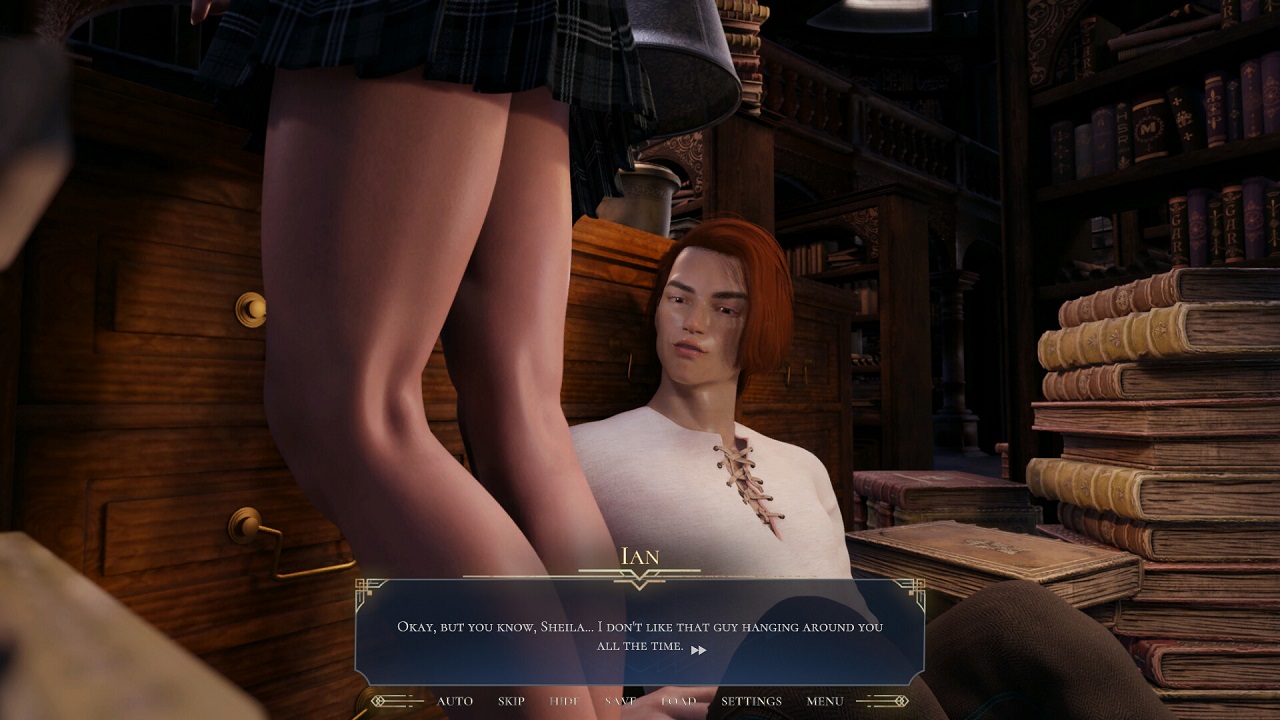The image size is (1280, 720).
Task: Open the Load game screen
Action: point(678,701)
